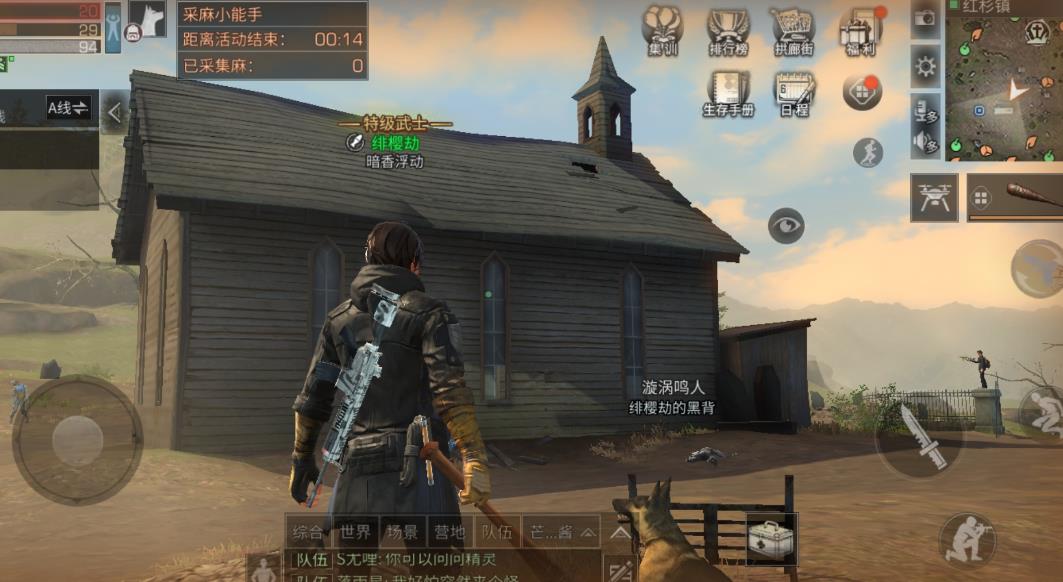This screenshot has width=1063, height=582.
Task: Open the 日程 calendar schedule
Action: point(794,94)
